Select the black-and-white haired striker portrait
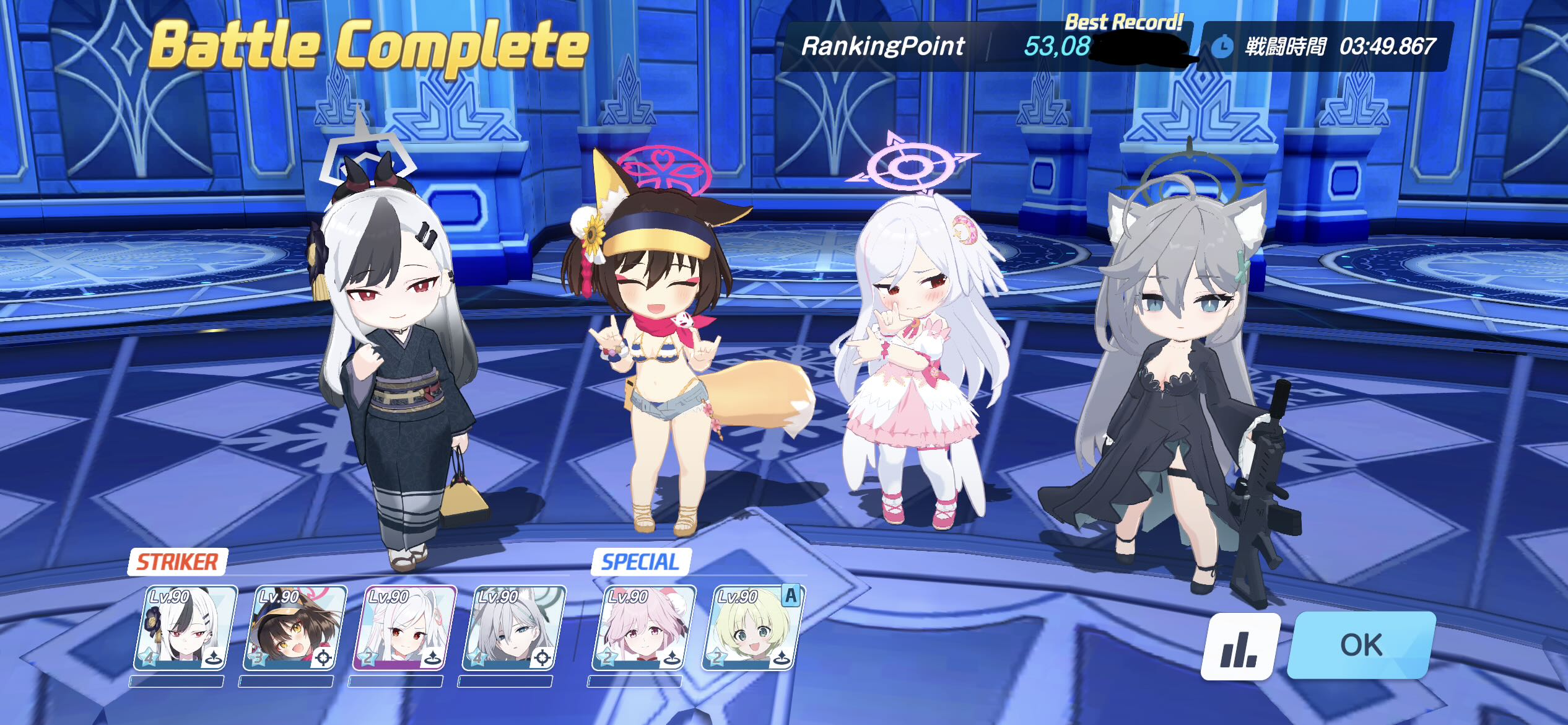The height and width of the screenshot is (725, 1568). [x=185, y=628]
